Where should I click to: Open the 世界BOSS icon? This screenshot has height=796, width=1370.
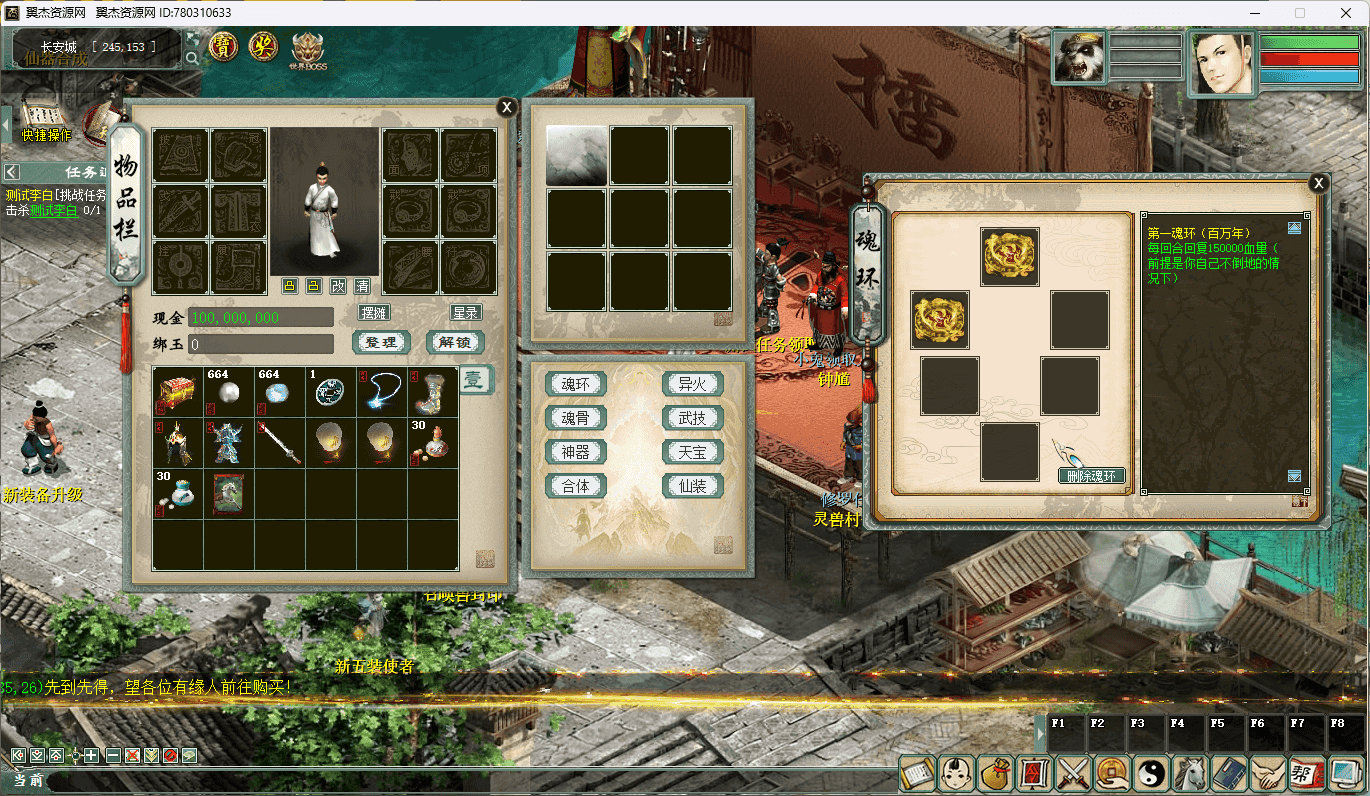308,50
